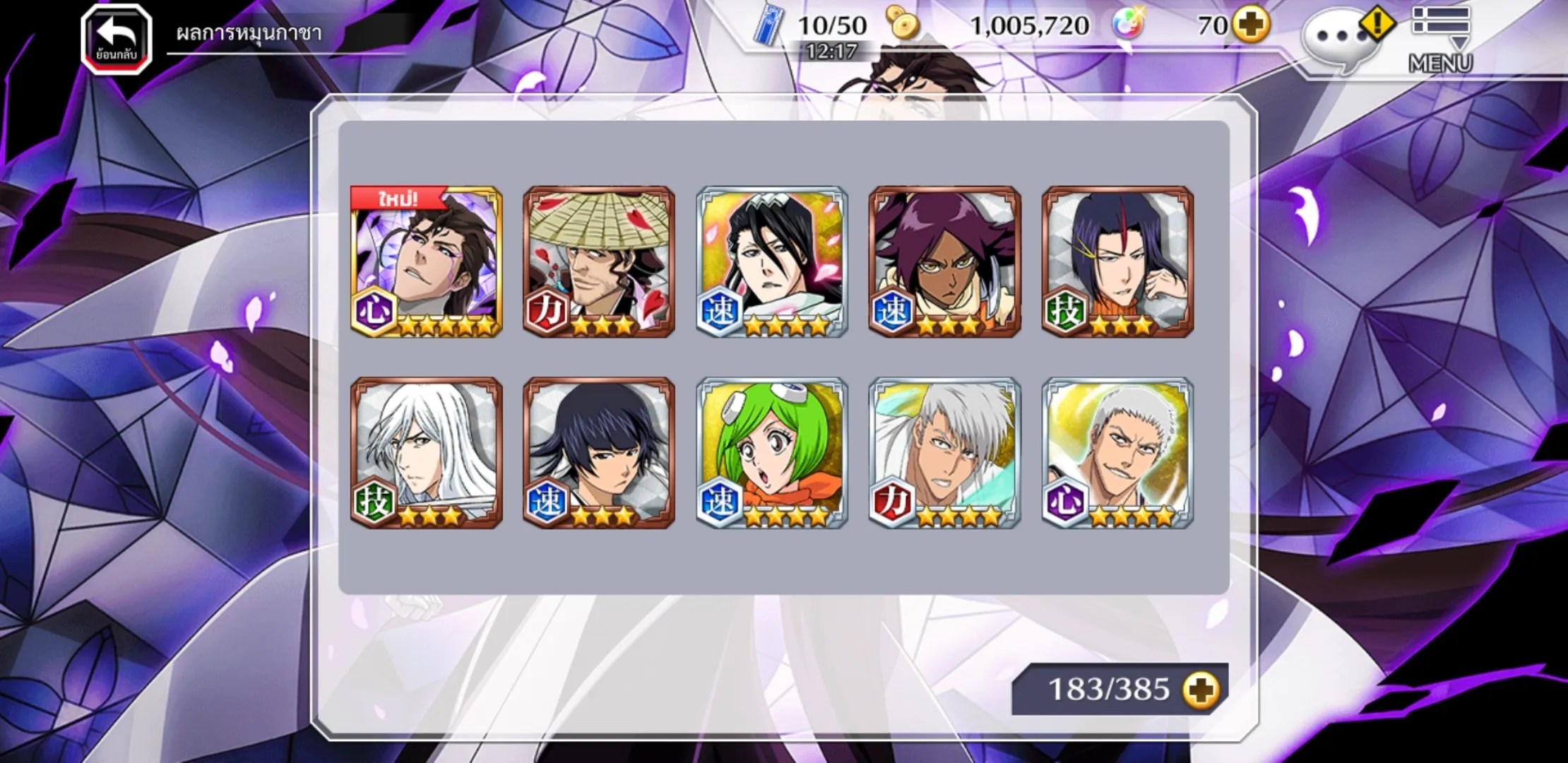View the Yumichika three-star card
The width and height of the screenshot is (1568, 763).
[1117, 261]
